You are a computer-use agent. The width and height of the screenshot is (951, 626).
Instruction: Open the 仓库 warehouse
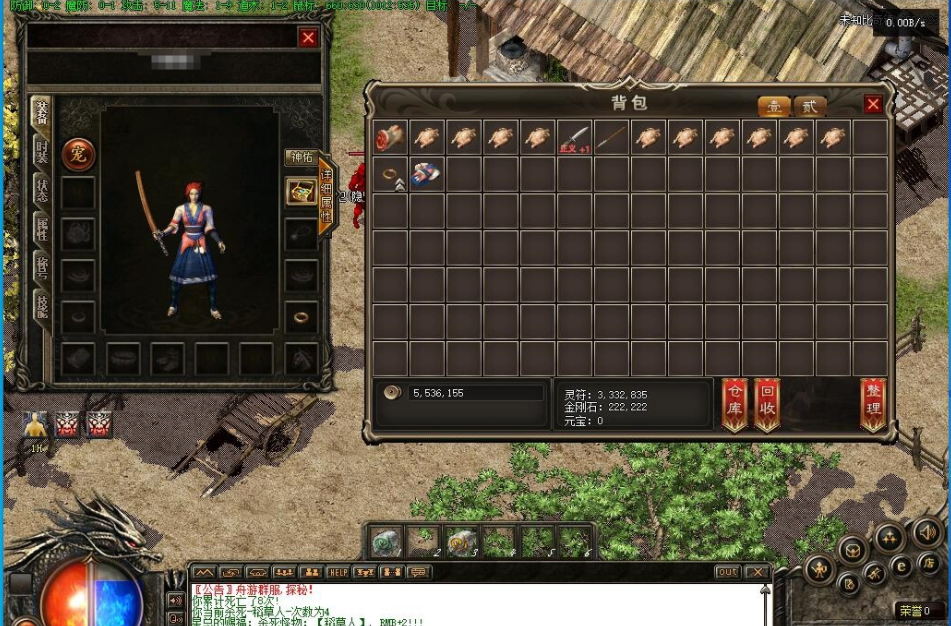[735, 404]
